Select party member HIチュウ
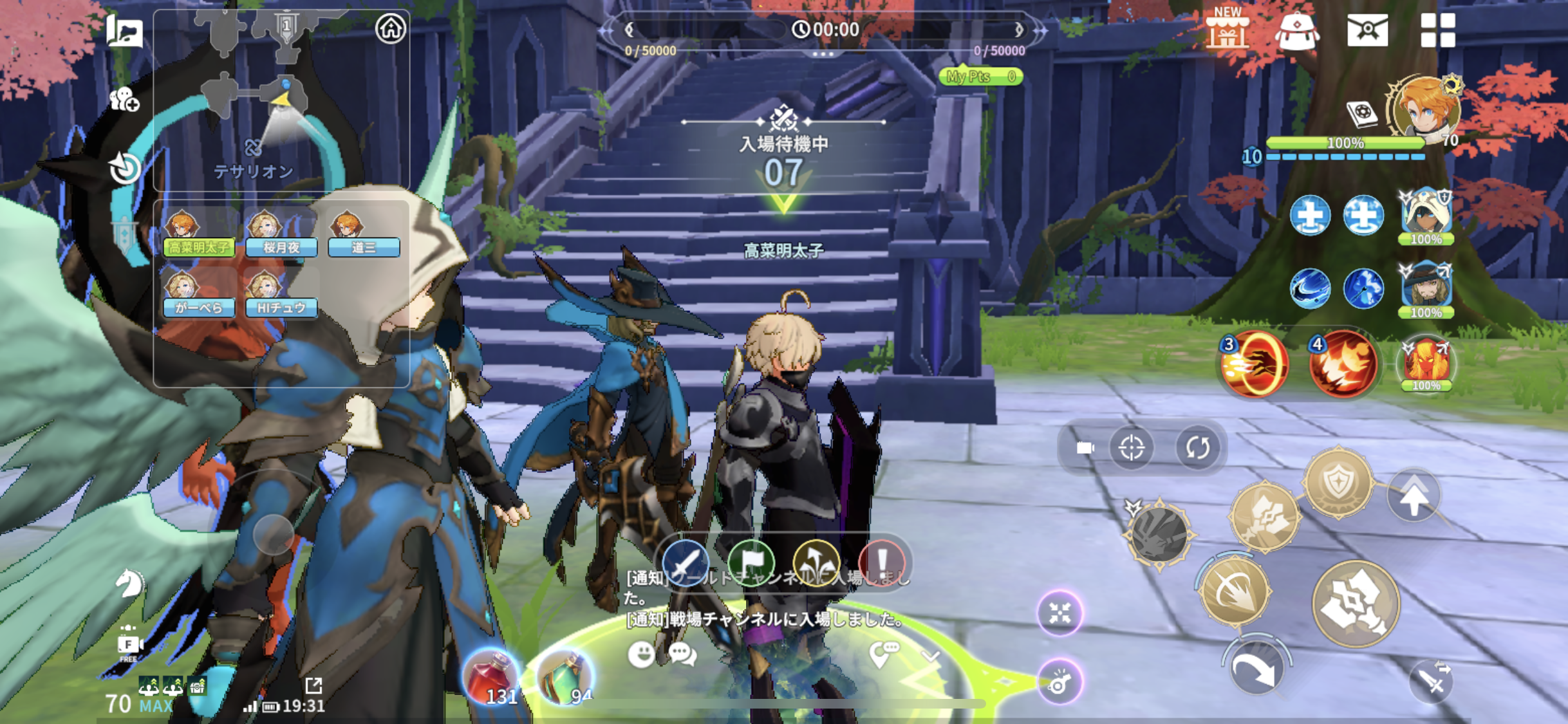The height and width of the screenshot is (724, 1568). click(x=281, y=297)
